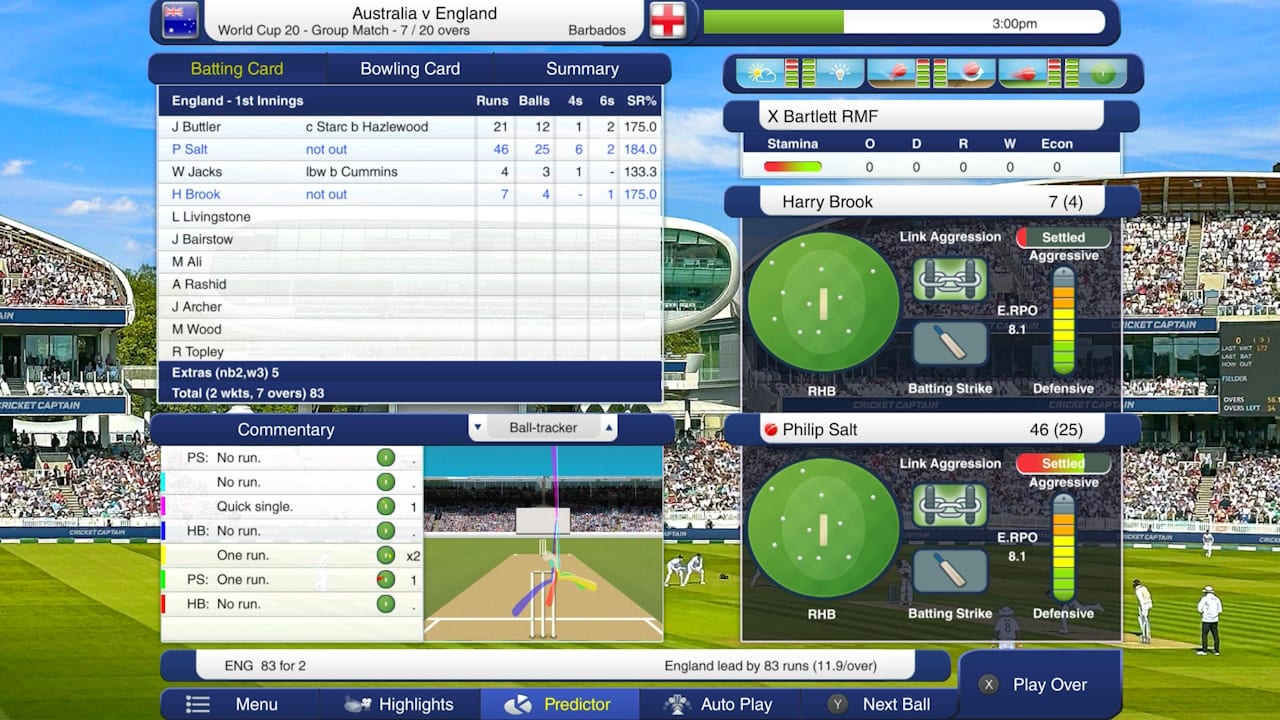Switch to the Bowling Card tab
Viewport: 1280px width, 720px height.
[x=409, y=68]
